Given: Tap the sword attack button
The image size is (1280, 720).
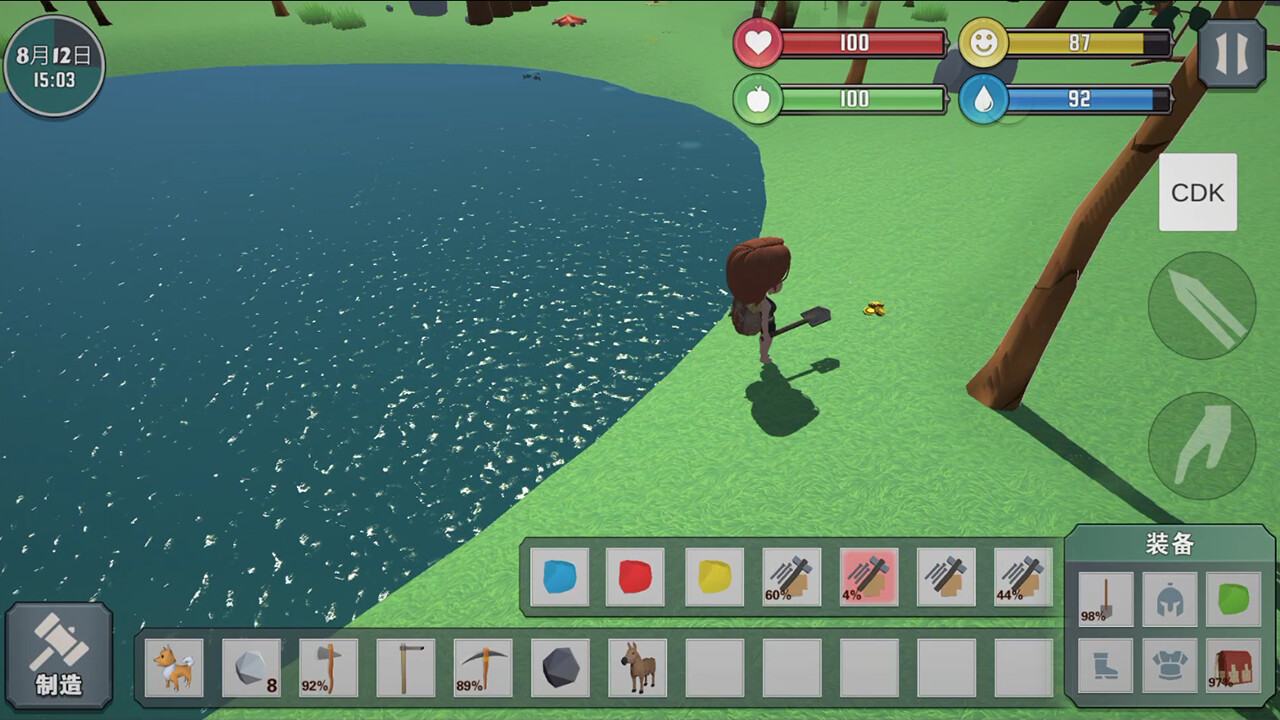Looking at the screenshot, I should [x=1202, y=305].
